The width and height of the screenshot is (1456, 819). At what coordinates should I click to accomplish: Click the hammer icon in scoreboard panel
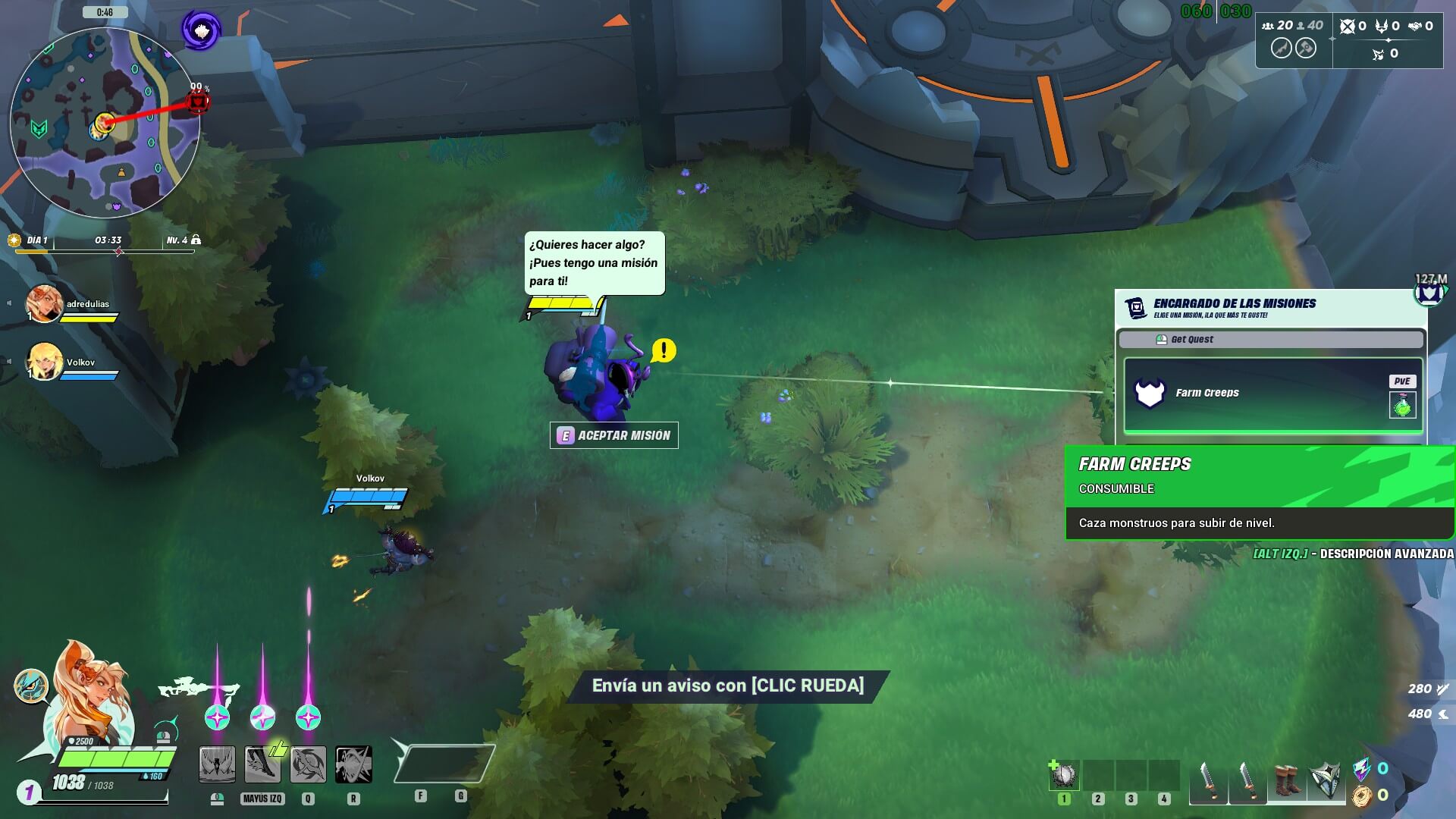click(x=1305, y=48)
